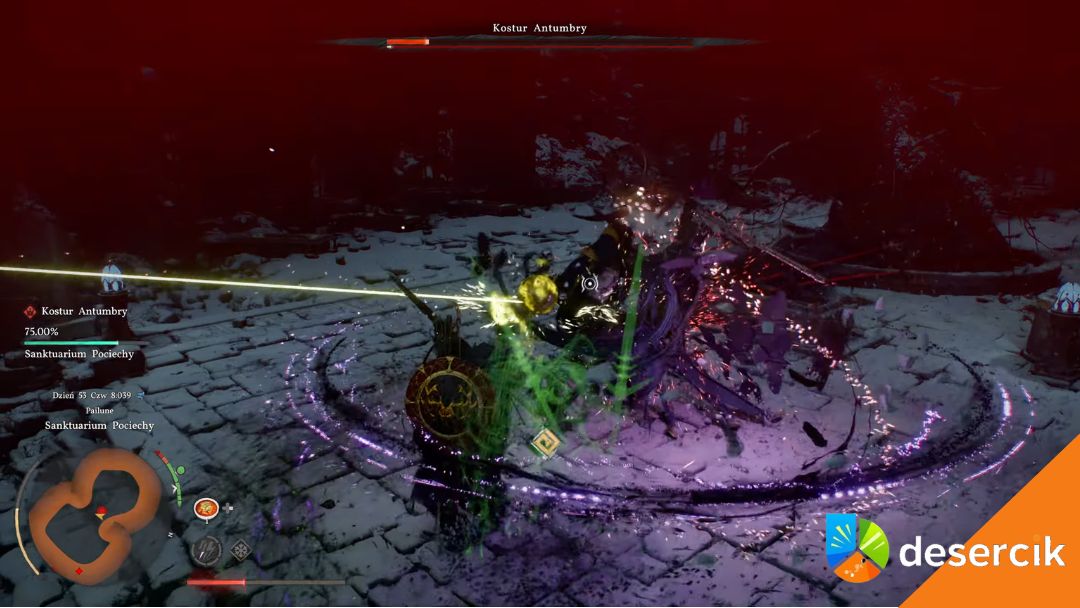Screen dimensions: 1080x608
Task: Select the diamond-shaped skill icon
Action: point(241,549)
